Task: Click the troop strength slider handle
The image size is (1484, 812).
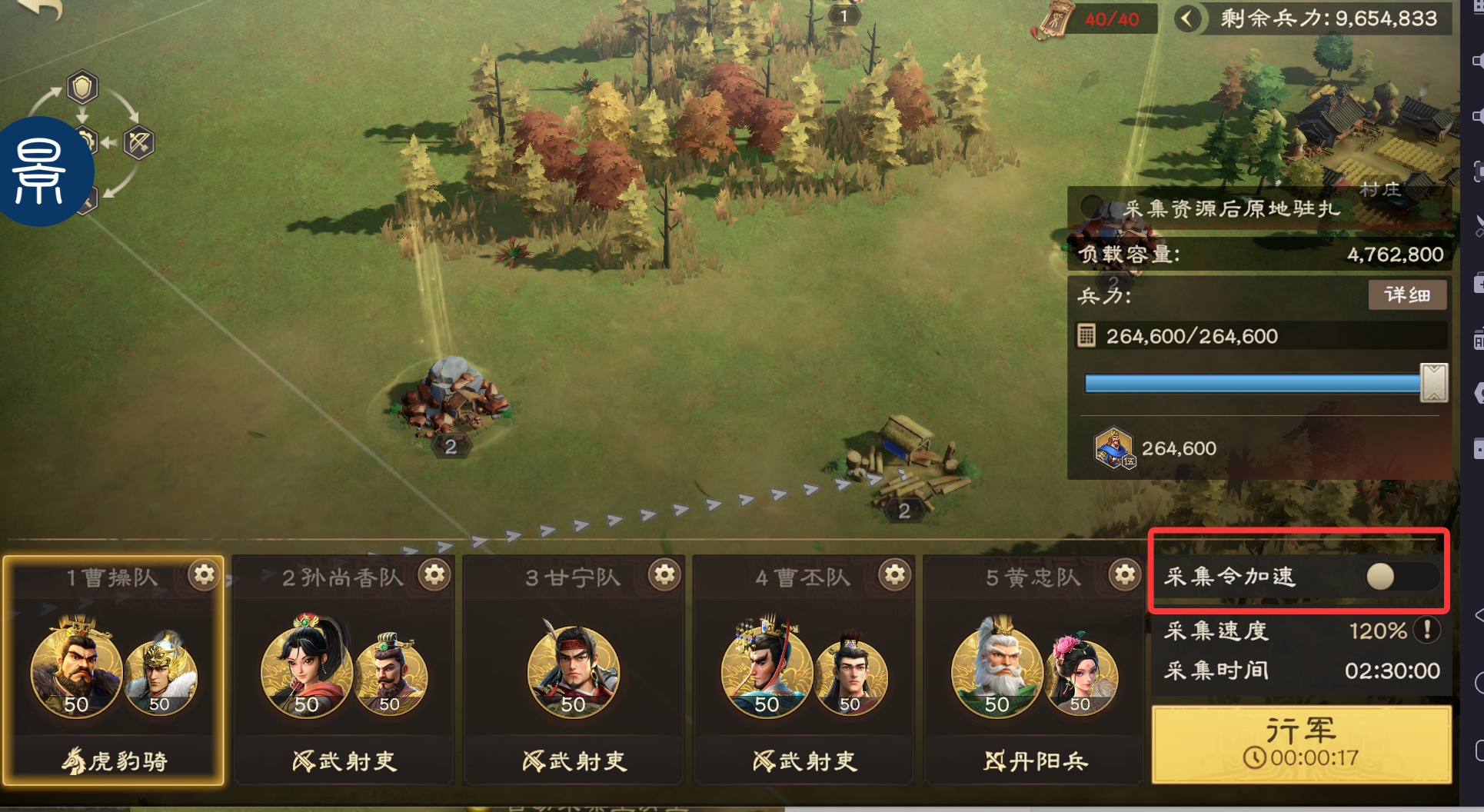Action: [1434, 383]
